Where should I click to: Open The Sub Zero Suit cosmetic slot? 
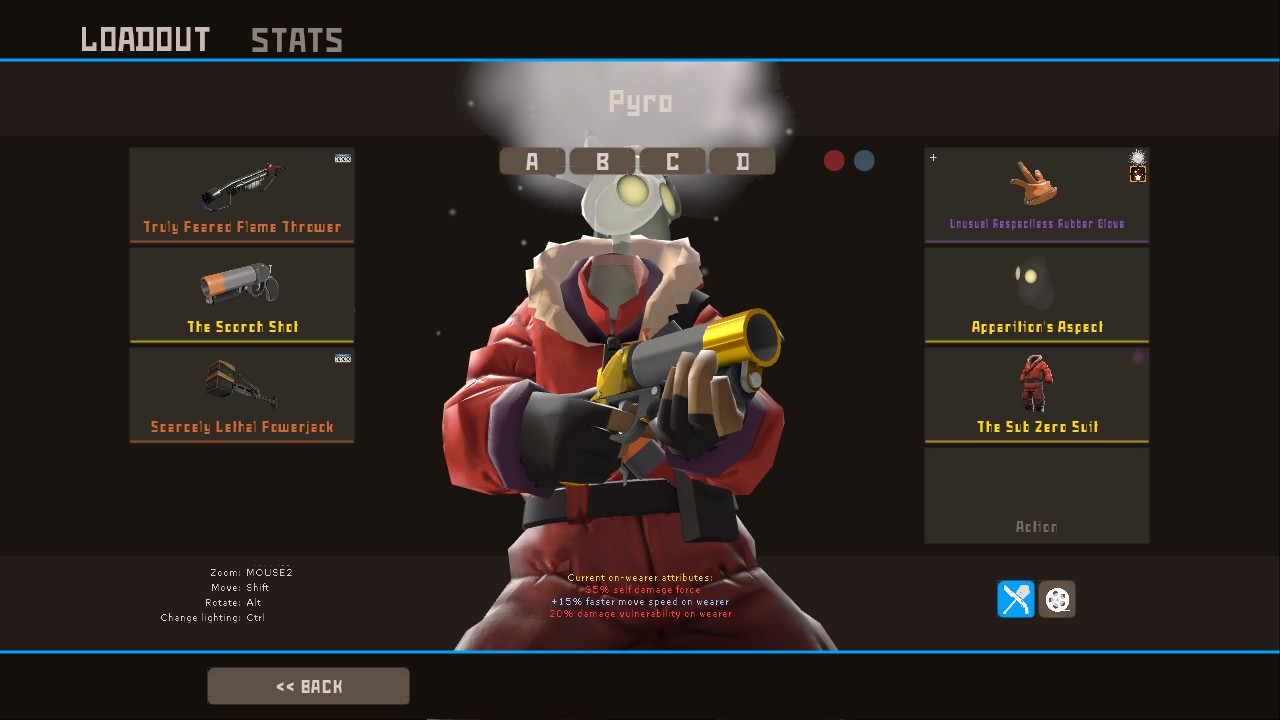point(1036,394)
